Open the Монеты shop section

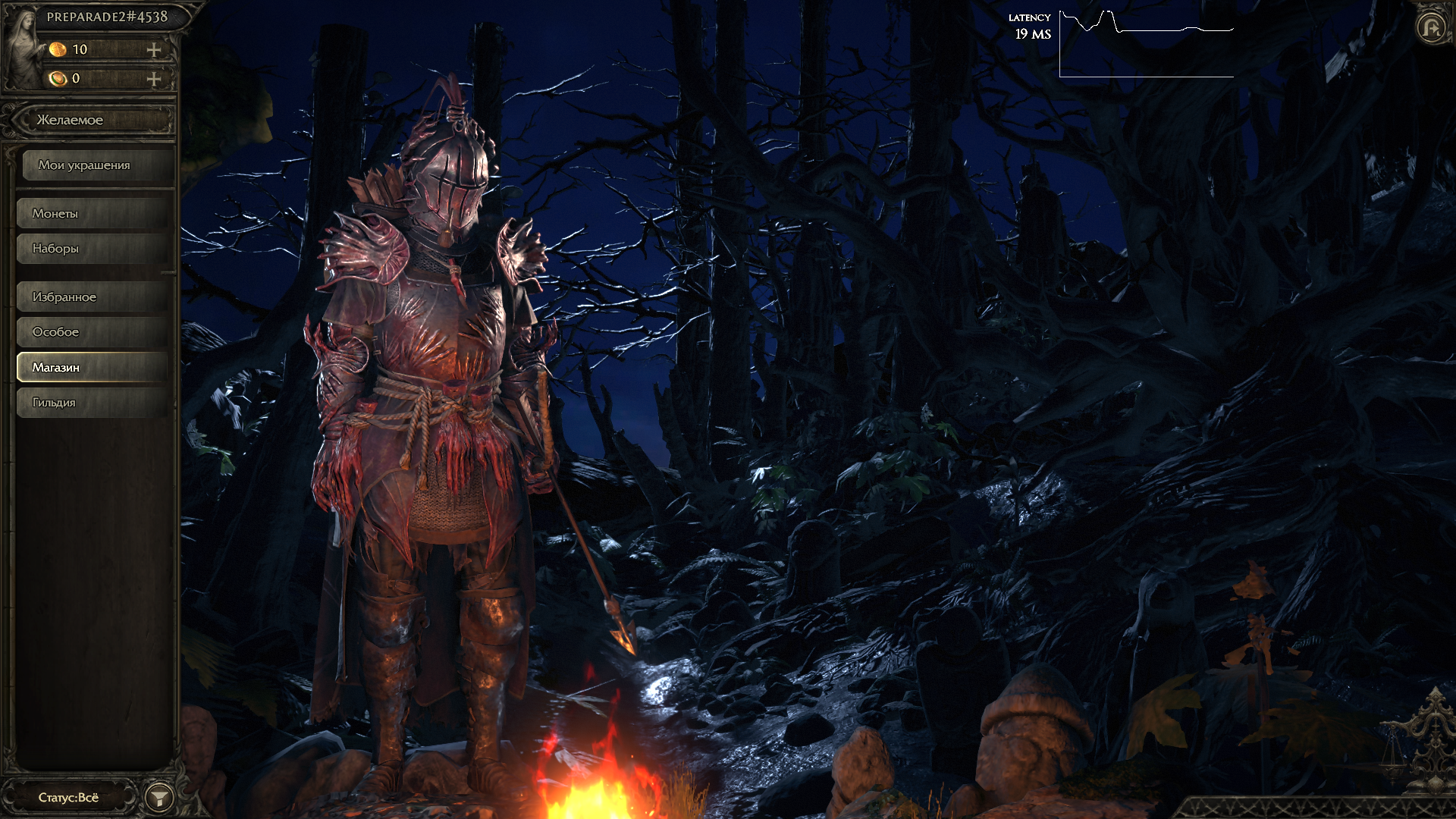(93, 214)
